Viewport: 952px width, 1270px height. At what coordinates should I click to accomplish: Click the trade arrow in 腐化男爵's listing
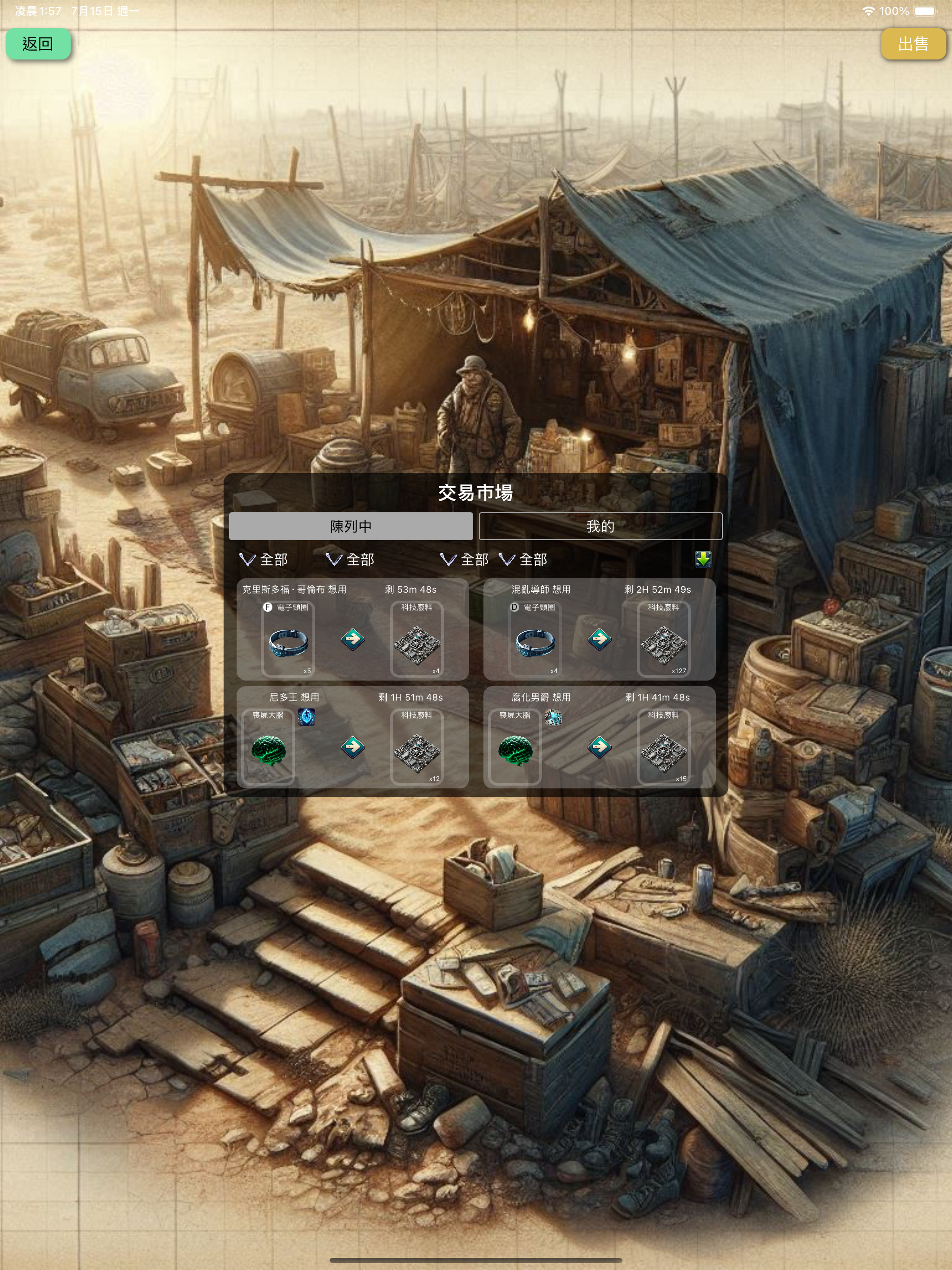click(599, 747)
